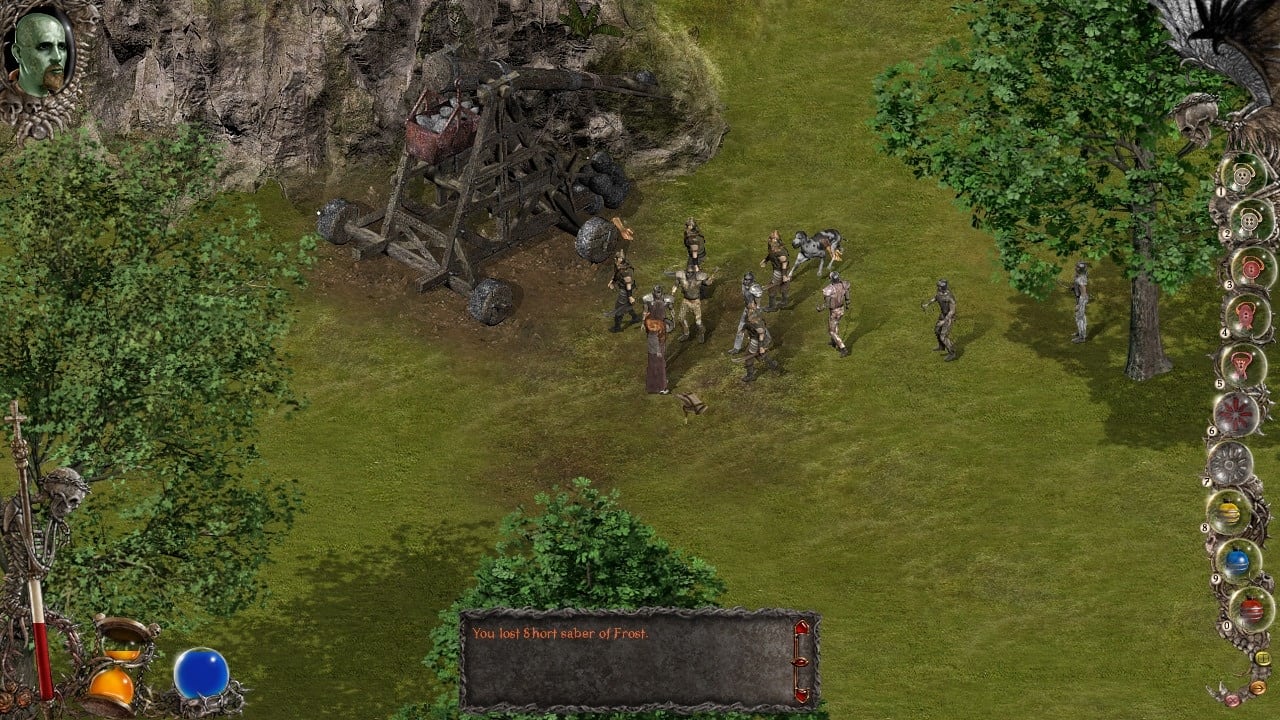Drink the blue potion in slot 9
Image resolution: width=1280 pixels, height=720 pixels.
pos(1238,561)
